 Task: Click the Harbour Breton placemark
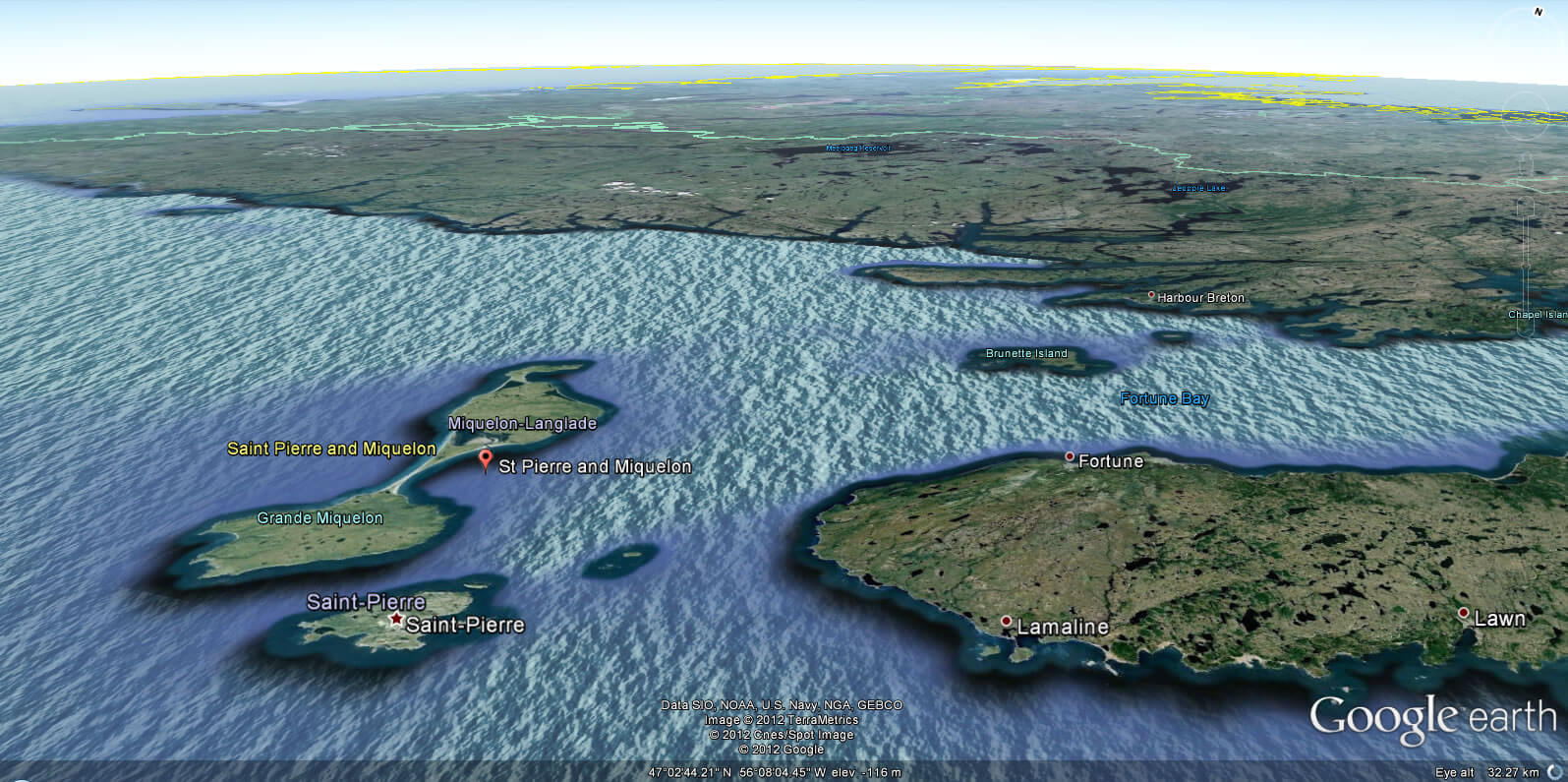[1152, 294]
